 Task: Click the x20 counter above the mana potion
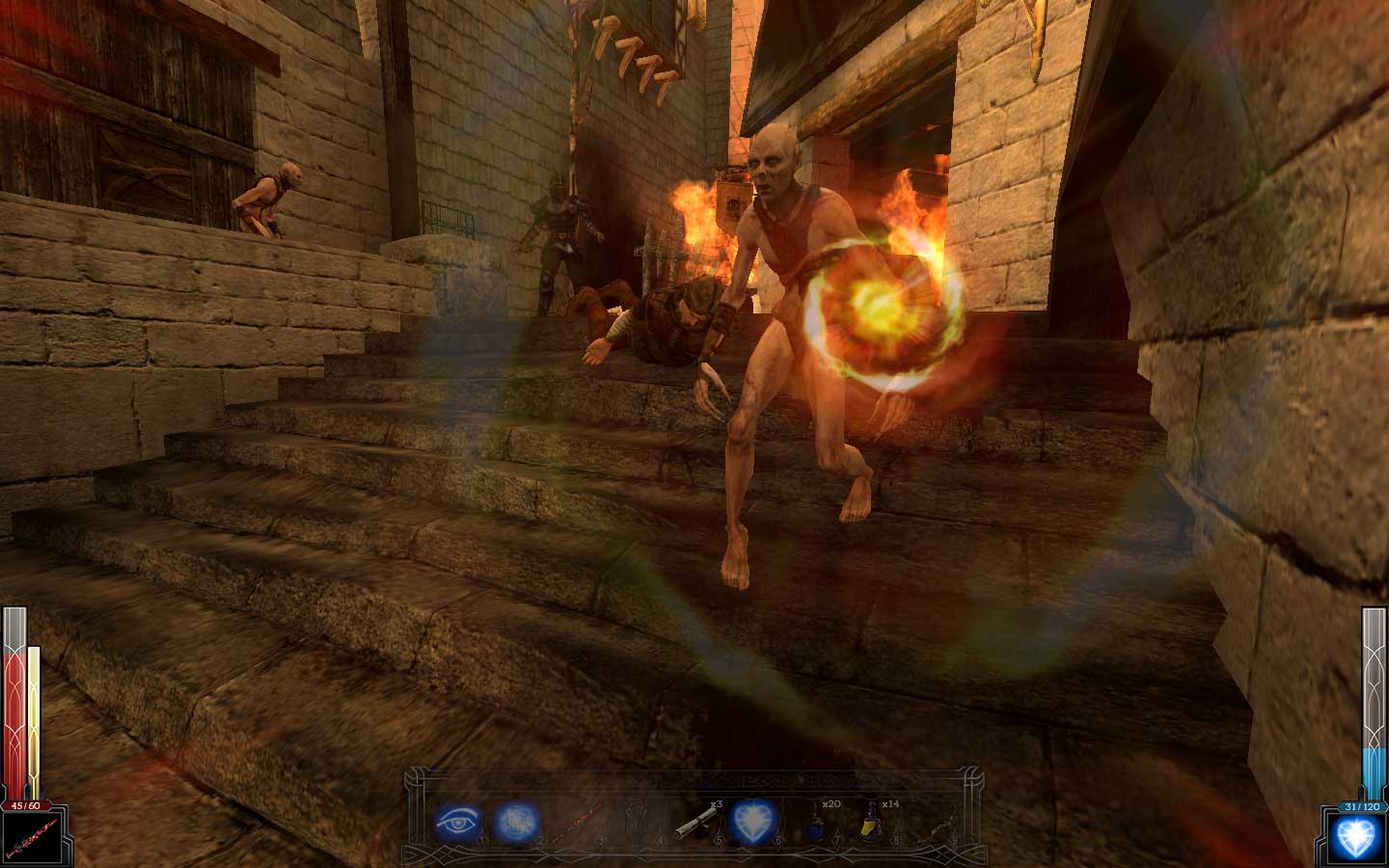click(831, 803)
